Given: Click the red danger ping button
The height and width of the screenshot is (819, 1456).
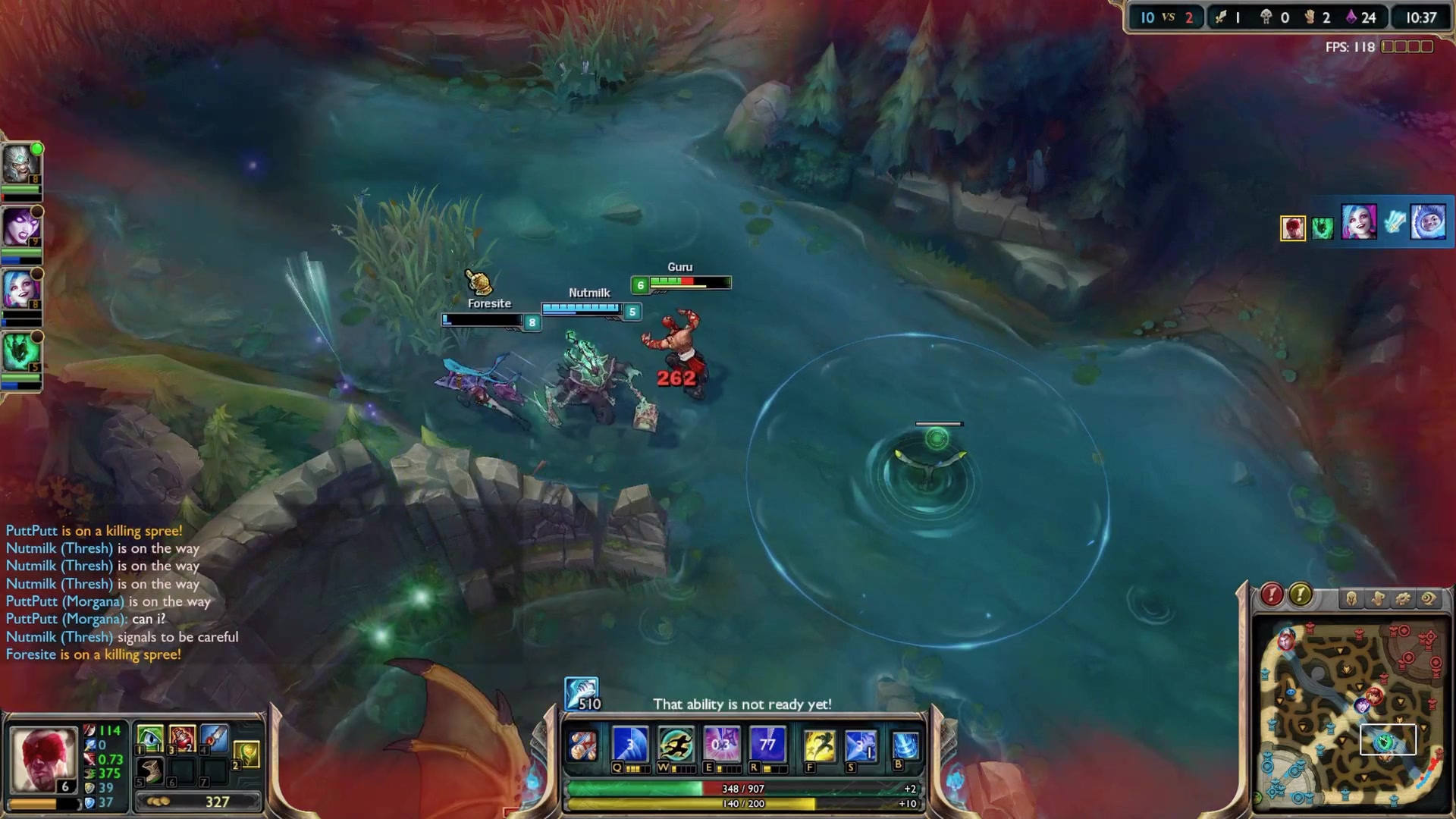Looking at the screenshot, I should click(x=1272, y=595).
